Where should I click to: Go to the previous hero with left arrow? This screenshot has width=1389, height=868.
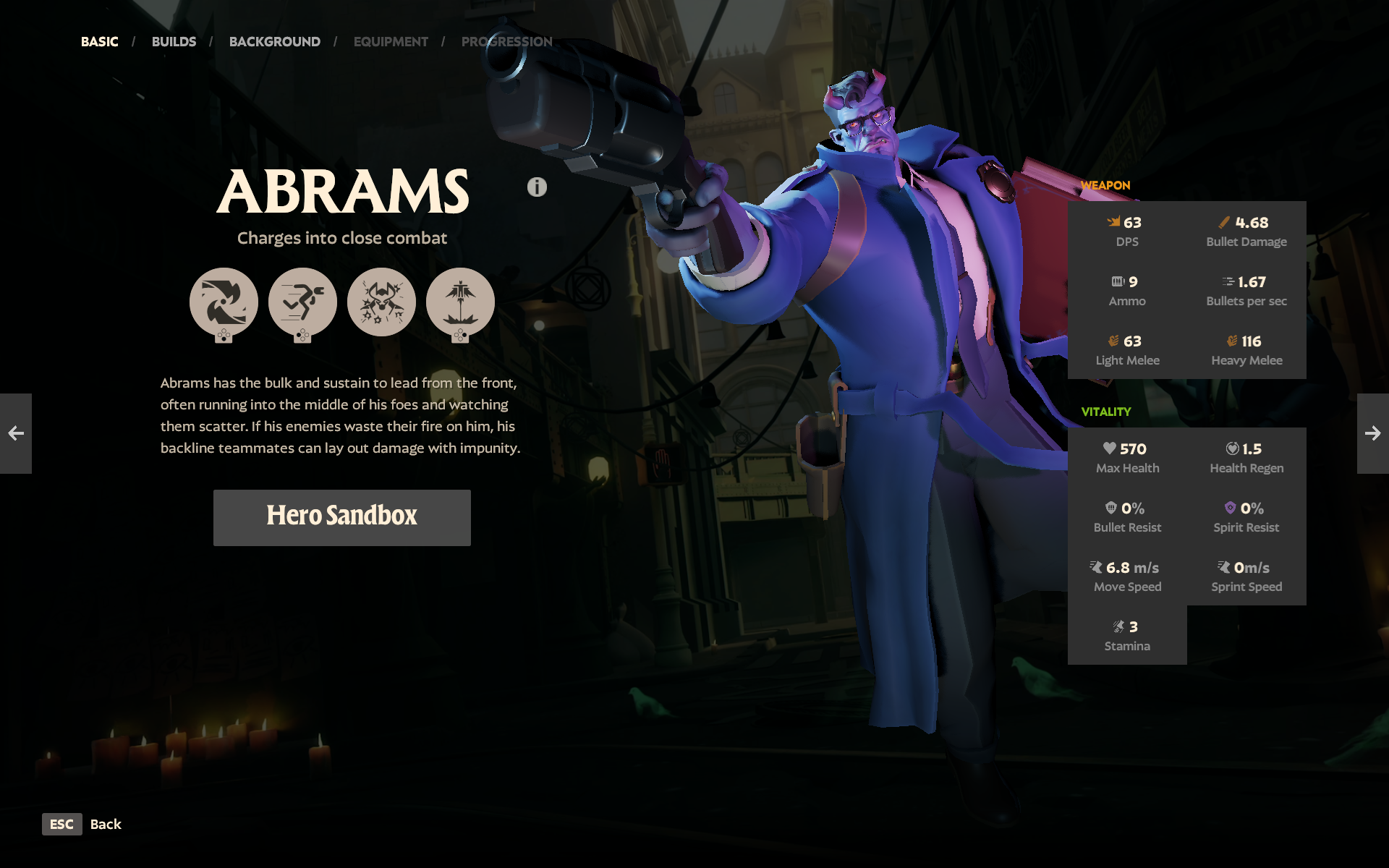click(16, 434)
